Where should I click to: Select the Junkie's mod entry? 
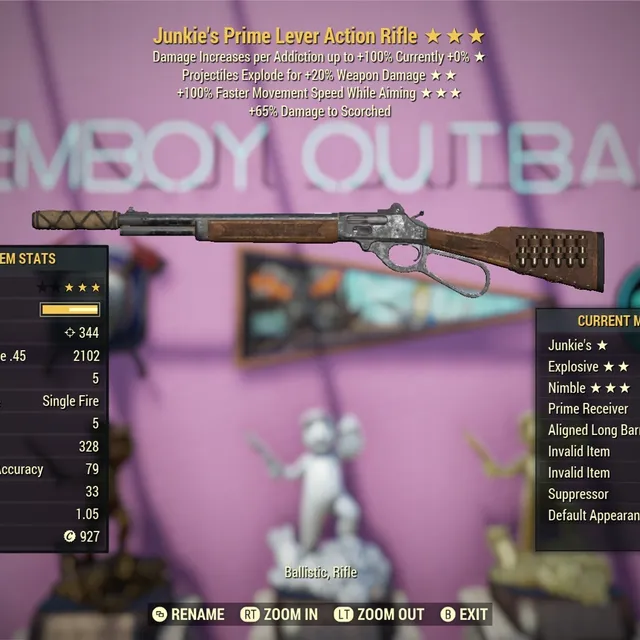(x=580, y=345)
